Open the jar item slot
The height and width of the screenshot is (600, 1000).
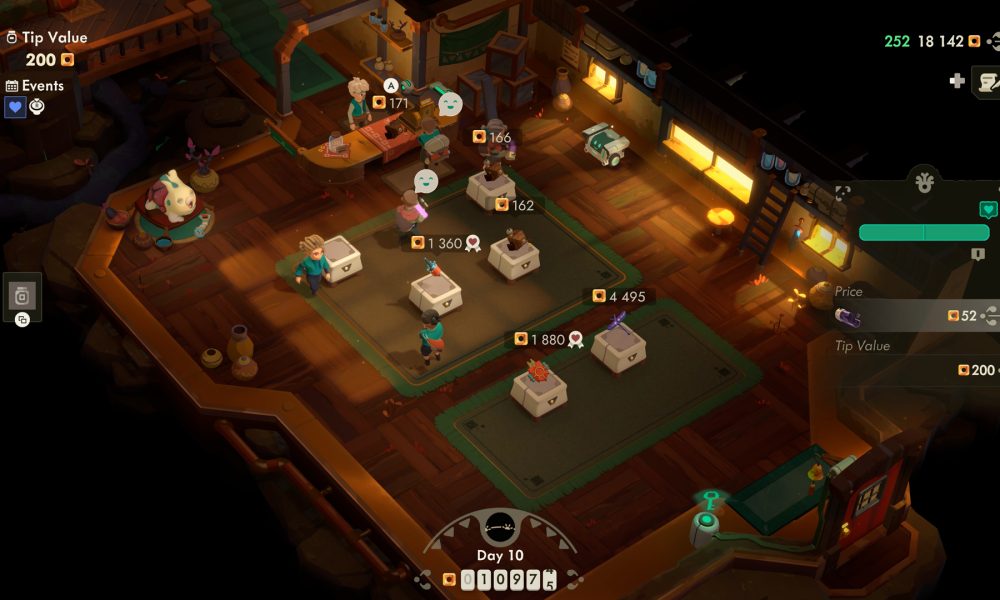click(22, 296)
